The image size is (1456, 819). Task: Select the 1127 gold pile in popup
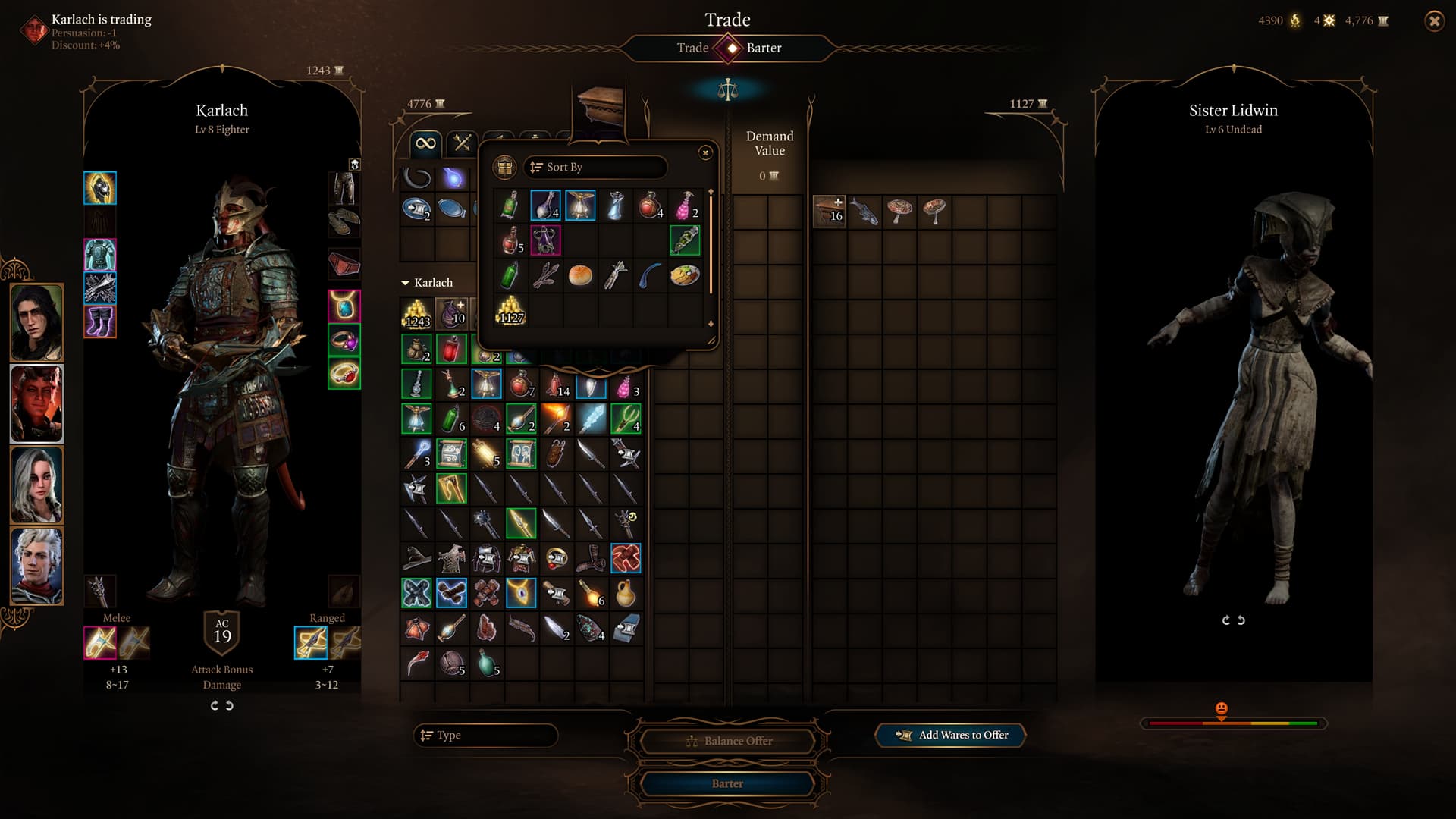(511, 311)
